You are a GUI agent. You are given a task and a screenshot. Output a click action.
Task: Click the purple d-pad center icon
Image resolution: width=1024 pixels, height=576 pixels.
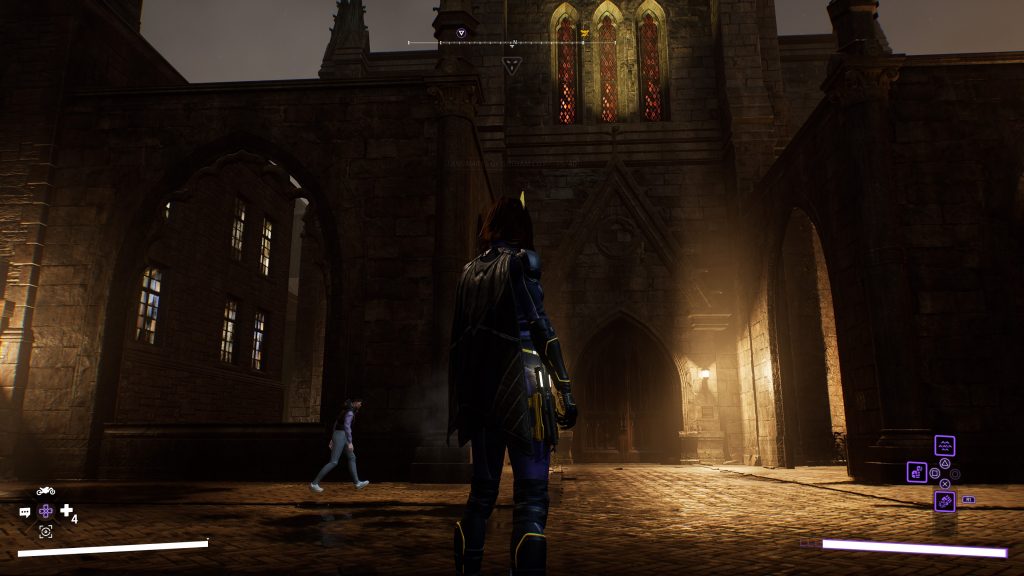46,511
